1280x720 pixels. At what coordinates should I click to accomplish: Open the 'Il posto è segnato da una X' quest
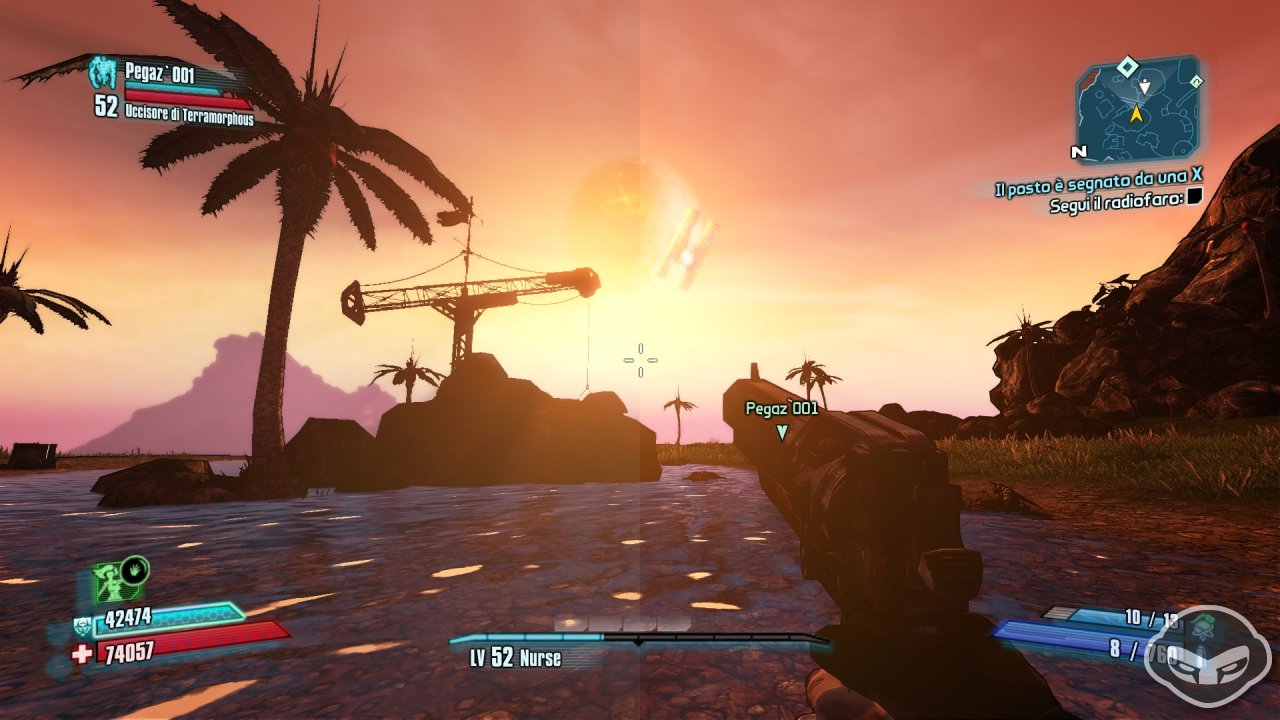(x=1098, y=187)
